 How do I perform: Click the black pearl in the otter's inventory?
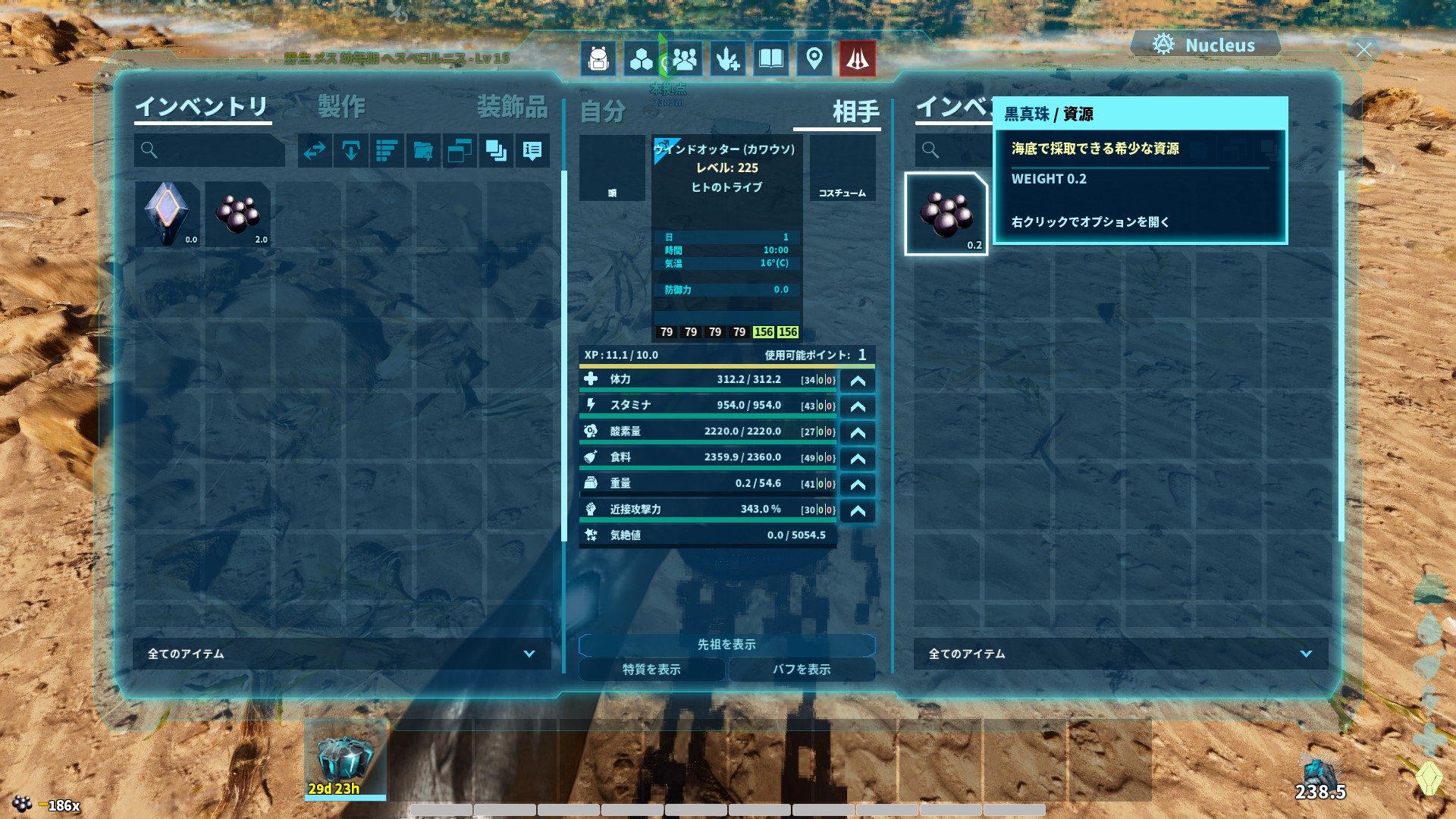pos(946,214)
